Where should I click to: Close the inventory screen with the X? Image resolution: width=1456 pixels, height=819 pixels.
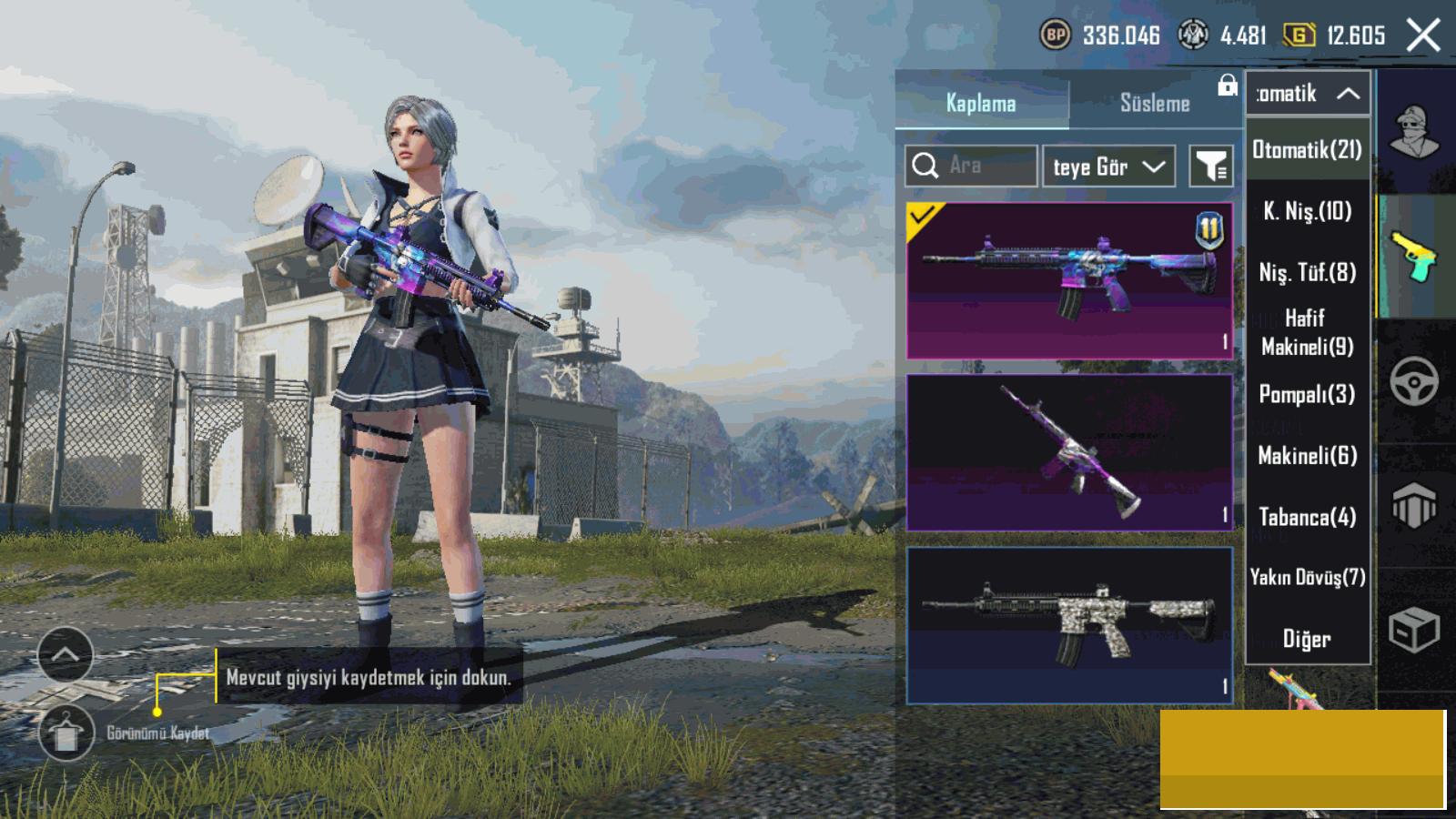click(x=1423, y=36)
